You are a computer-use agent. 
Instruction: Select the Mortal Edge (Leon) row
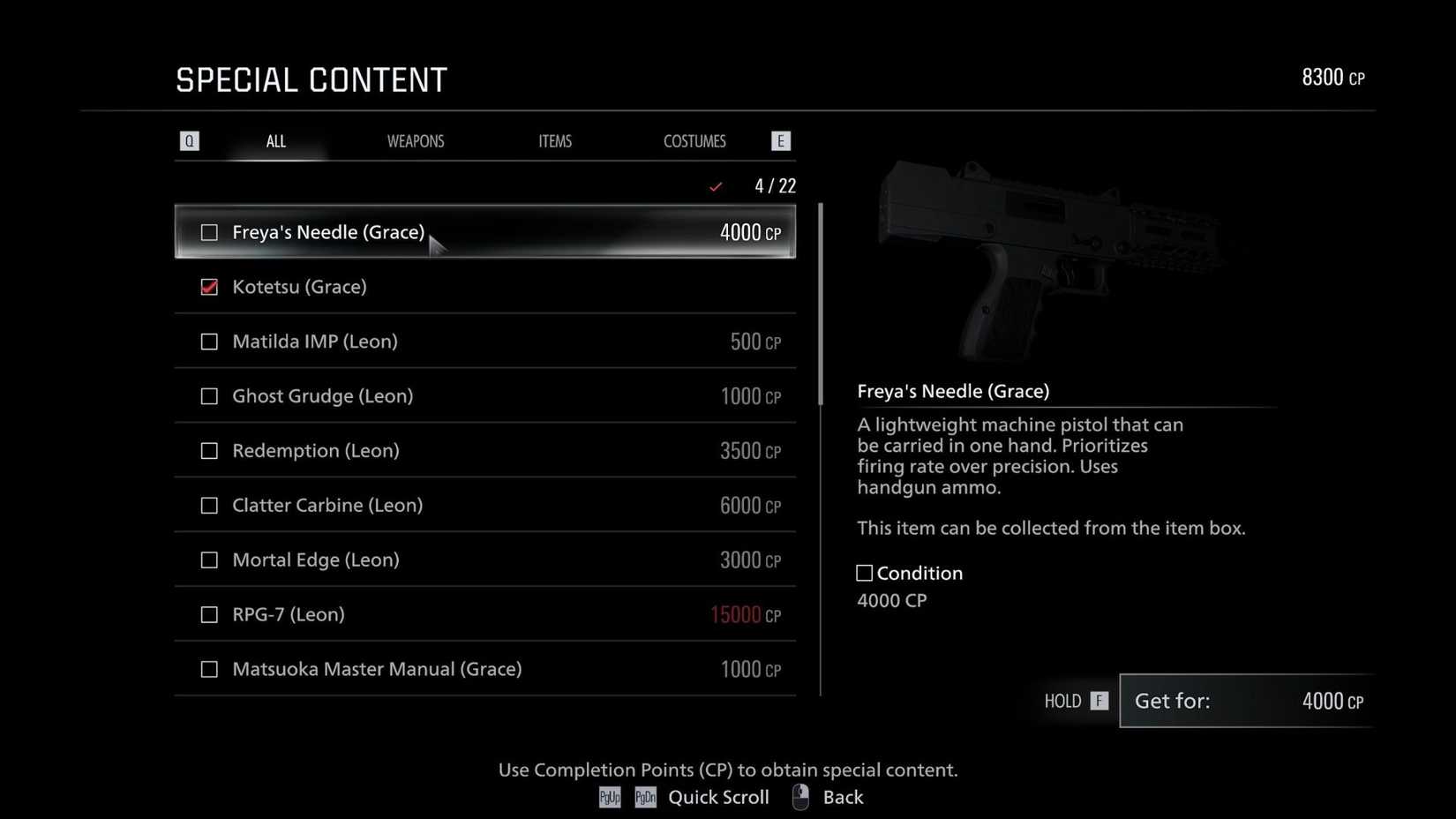pos(485,560)
